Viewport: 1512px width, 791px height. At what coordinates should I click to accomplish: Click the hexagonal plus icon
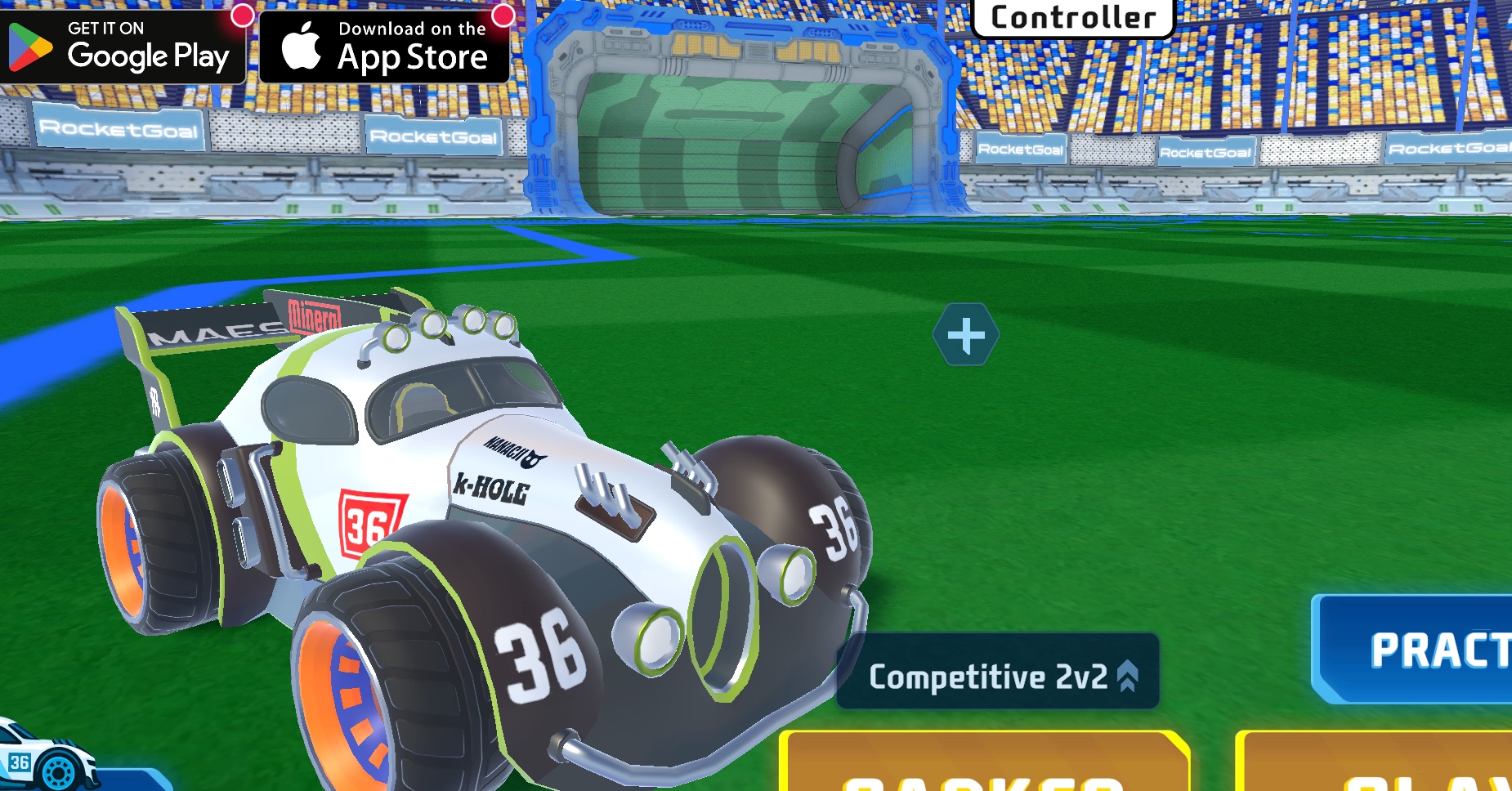pyautogui.click(x=966, y=335)
